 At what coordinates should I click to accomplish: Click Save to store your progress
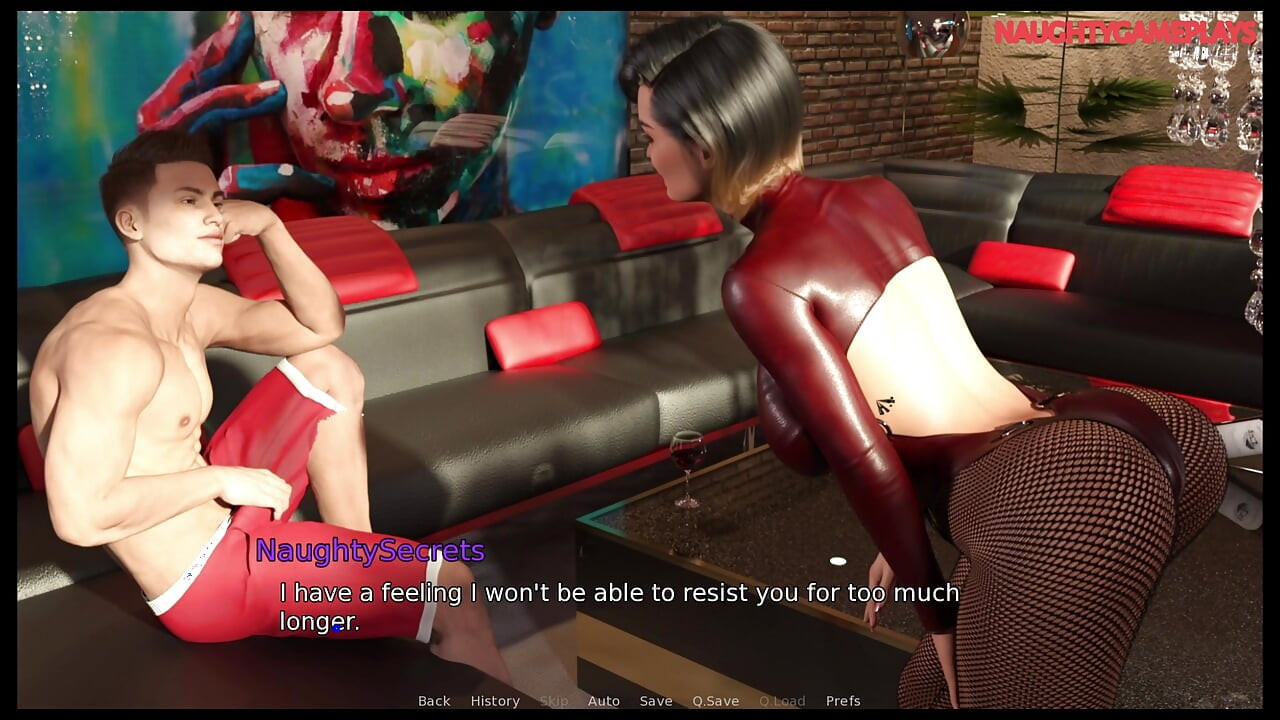pyautogui.click(x=656, y=701)
